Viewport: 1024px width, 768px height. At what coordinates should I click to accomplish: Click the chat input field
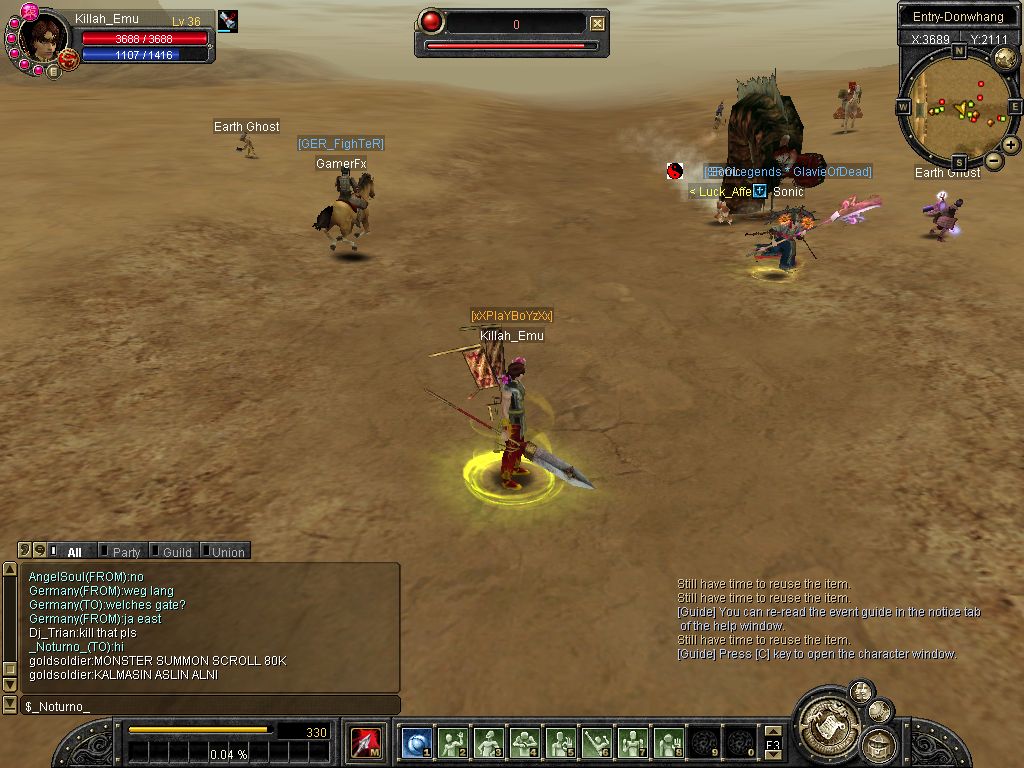point(210,706)
